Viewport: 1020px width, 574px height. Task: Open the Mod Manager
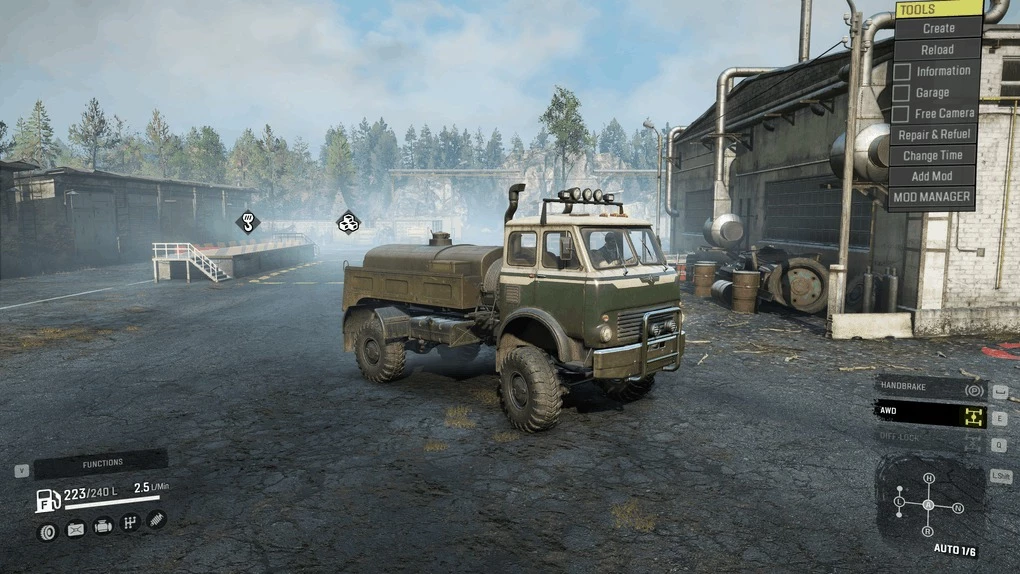(933, 198)
